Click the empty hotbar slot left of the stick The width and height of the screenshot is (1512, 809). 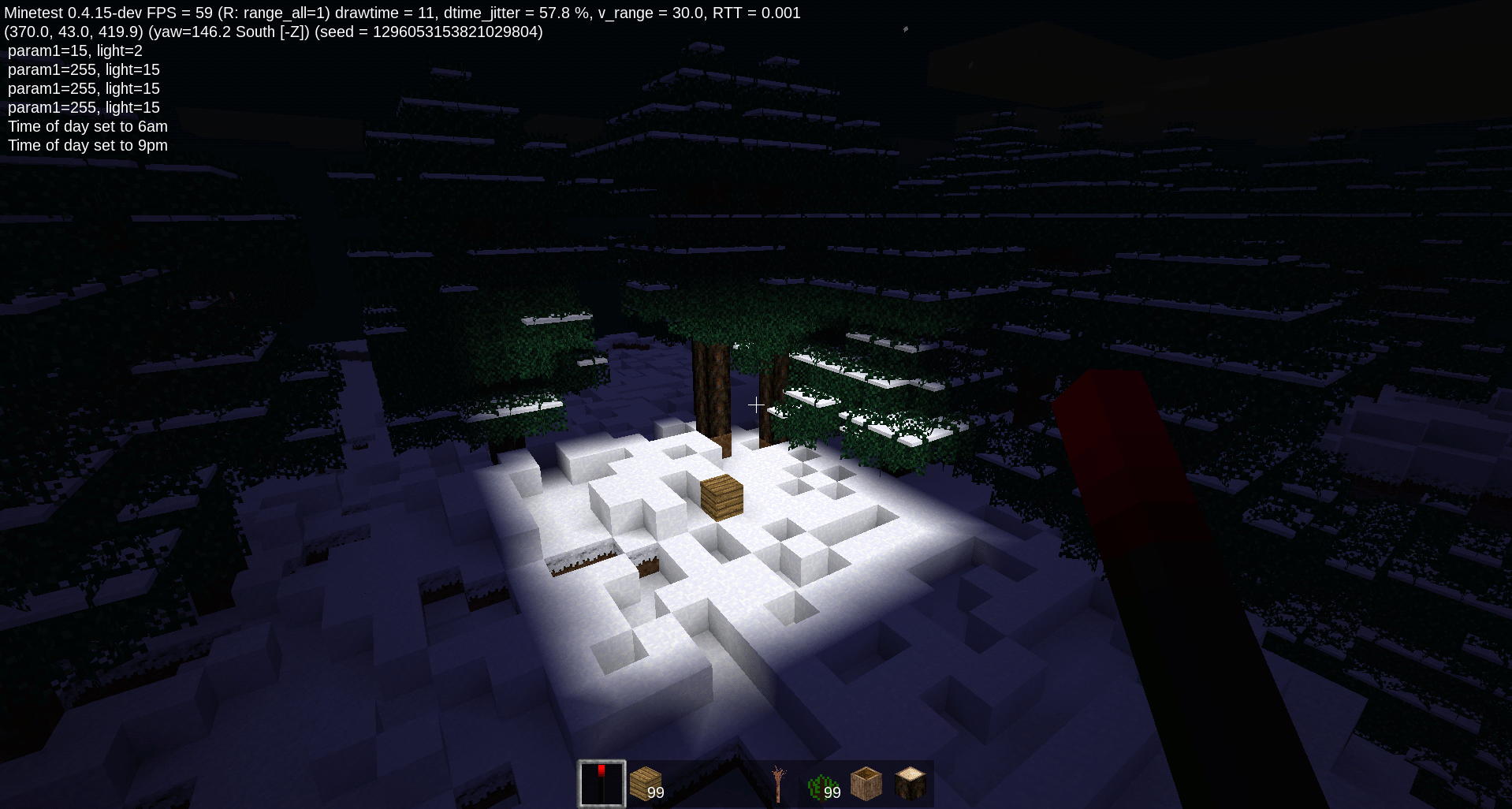click(733, 782)
